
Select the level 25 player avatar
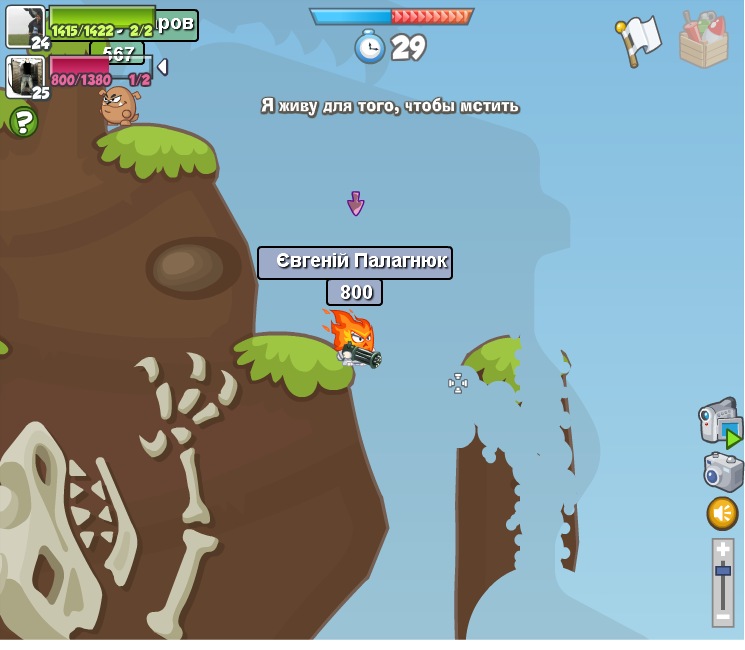[25, 76]
